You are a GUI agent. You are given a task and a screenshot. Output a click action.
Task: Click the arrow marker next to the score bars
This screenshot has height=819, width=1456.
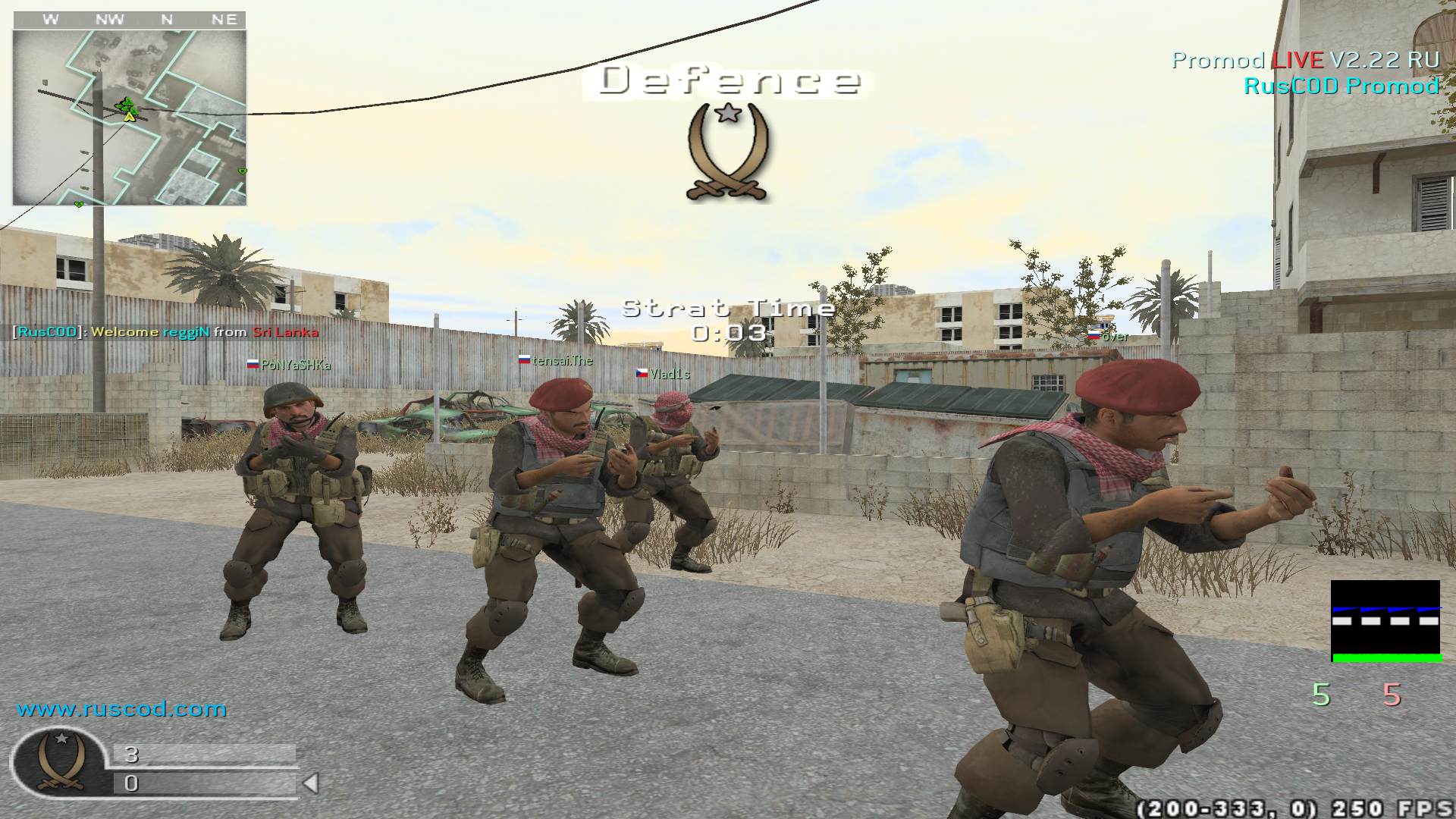311,783
